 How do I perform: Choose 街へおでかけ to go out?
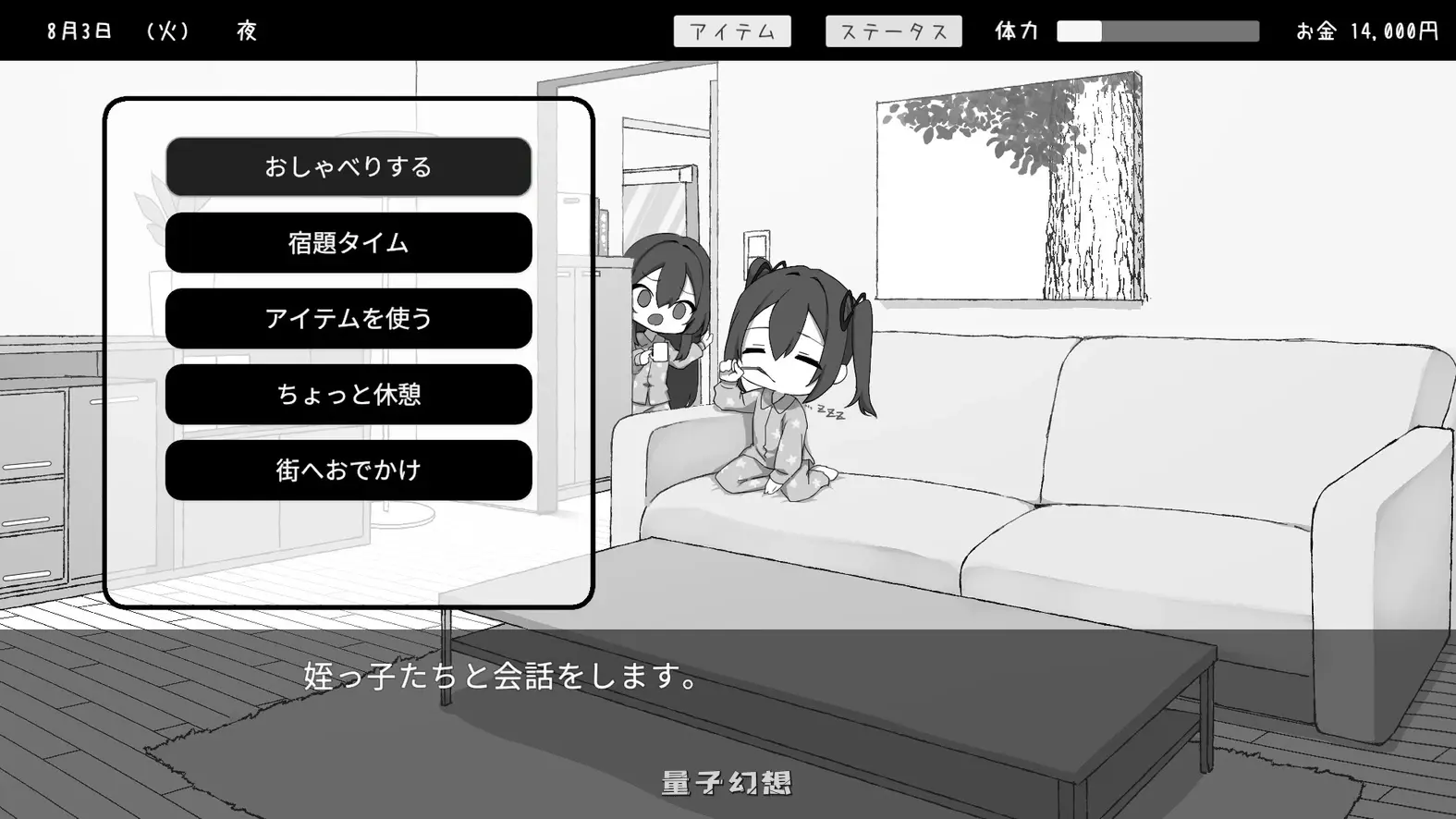click(x=348, y=469)
